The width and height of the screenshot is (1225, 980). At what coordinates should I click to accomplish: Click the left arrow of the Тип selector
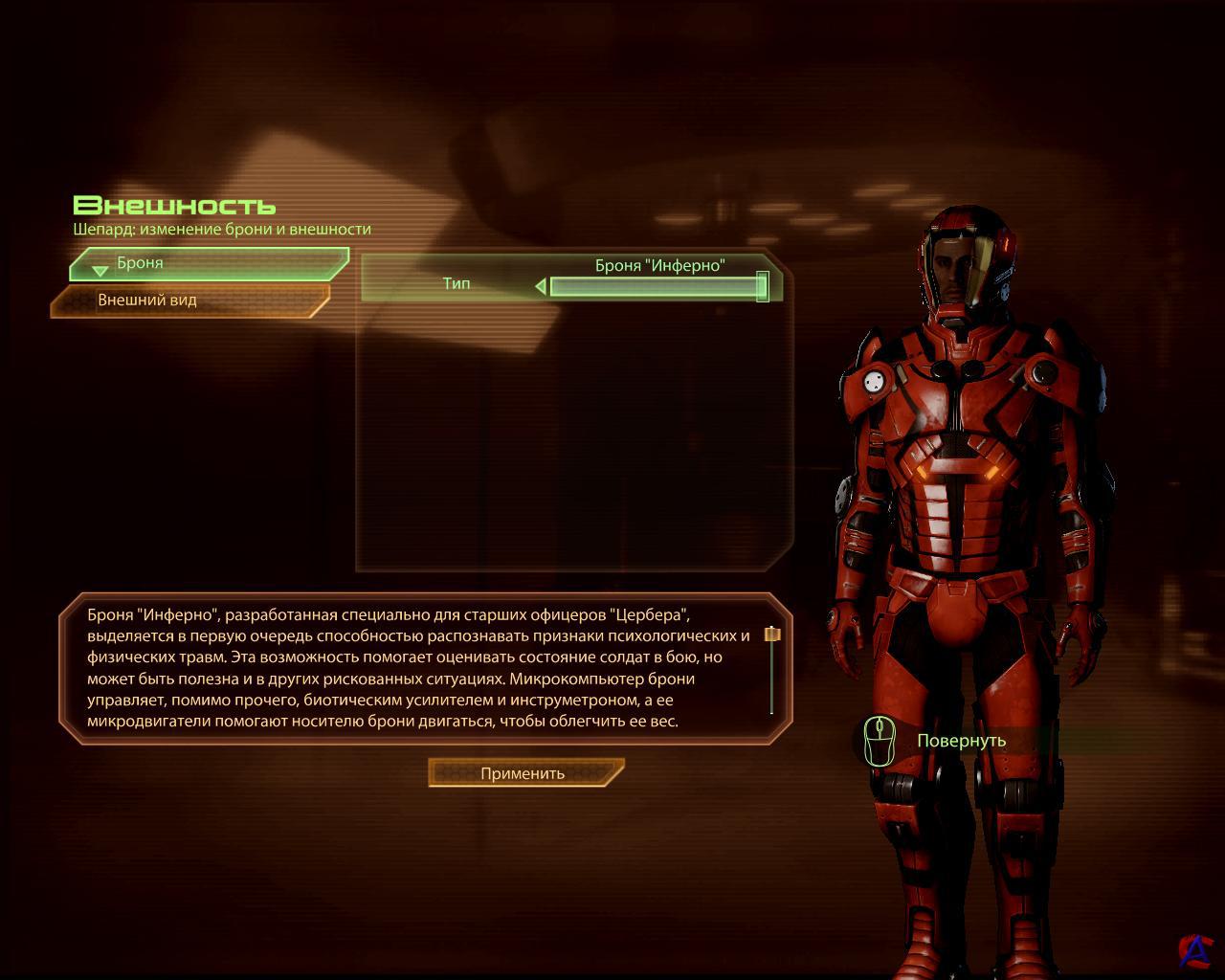541,286
